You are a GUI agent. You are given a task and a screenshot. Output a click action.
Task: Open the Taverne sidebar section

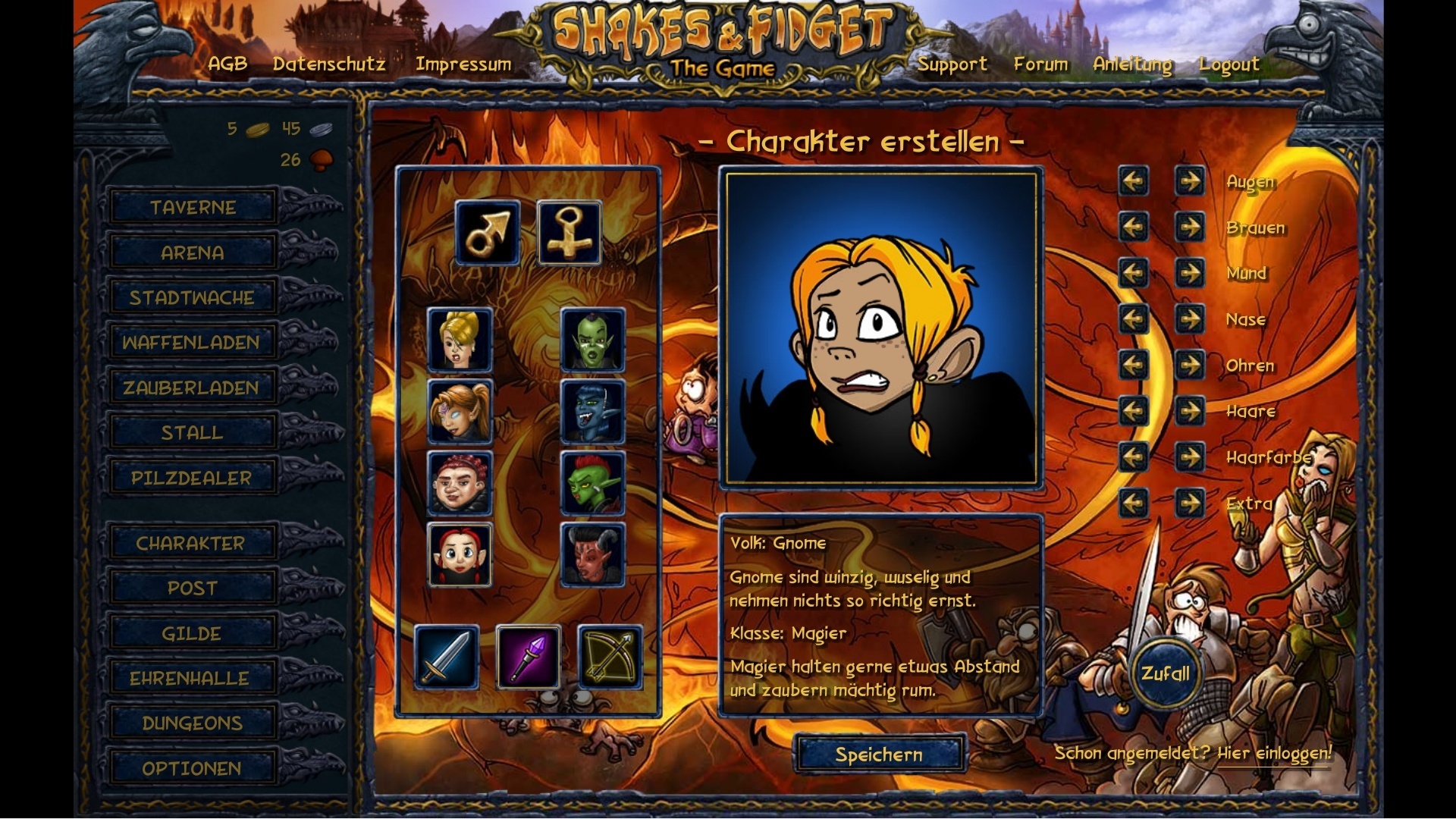point(192,206)
